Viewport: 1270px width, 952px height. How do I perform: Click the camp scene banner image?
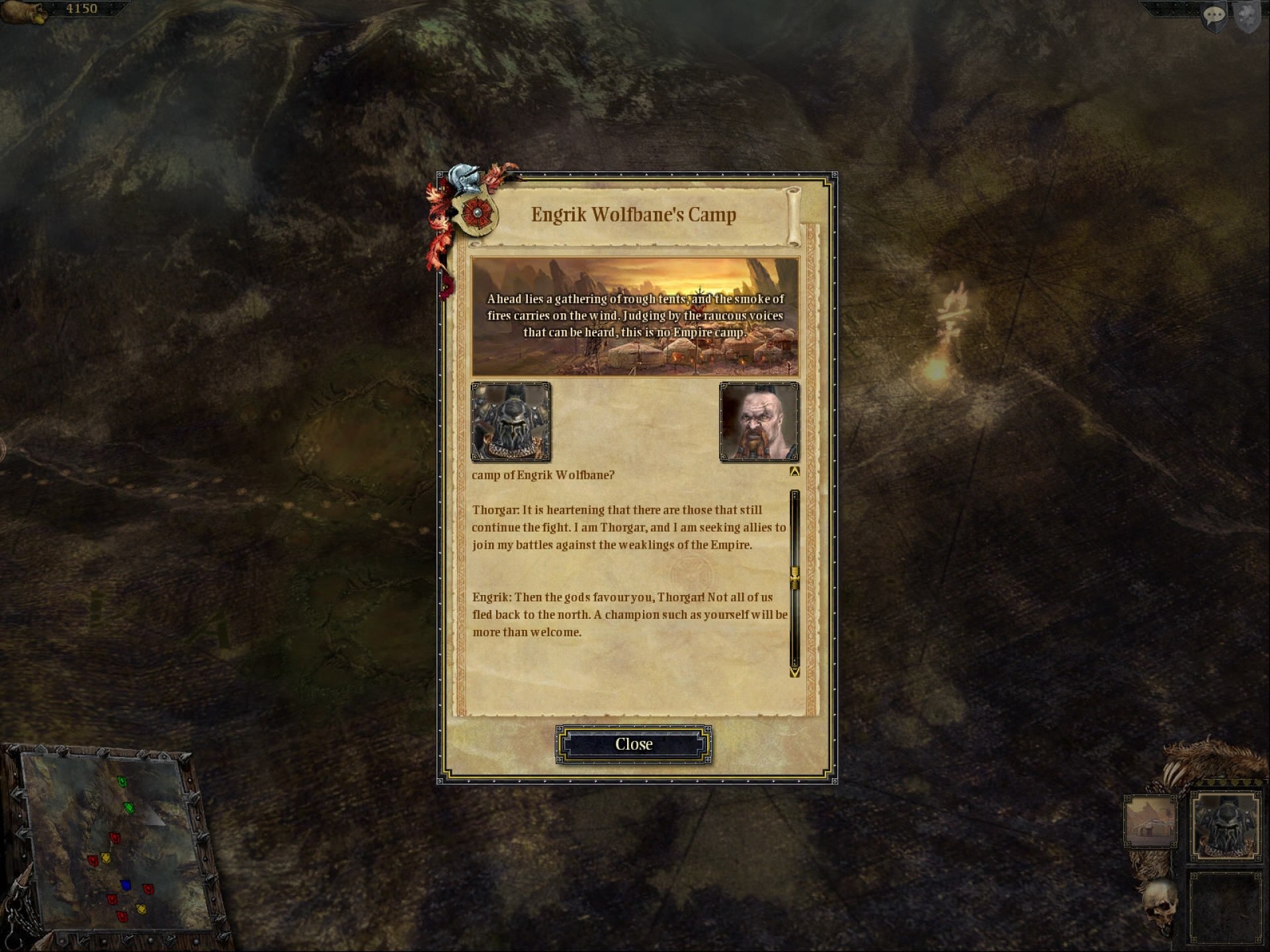[x=635, y=317]
